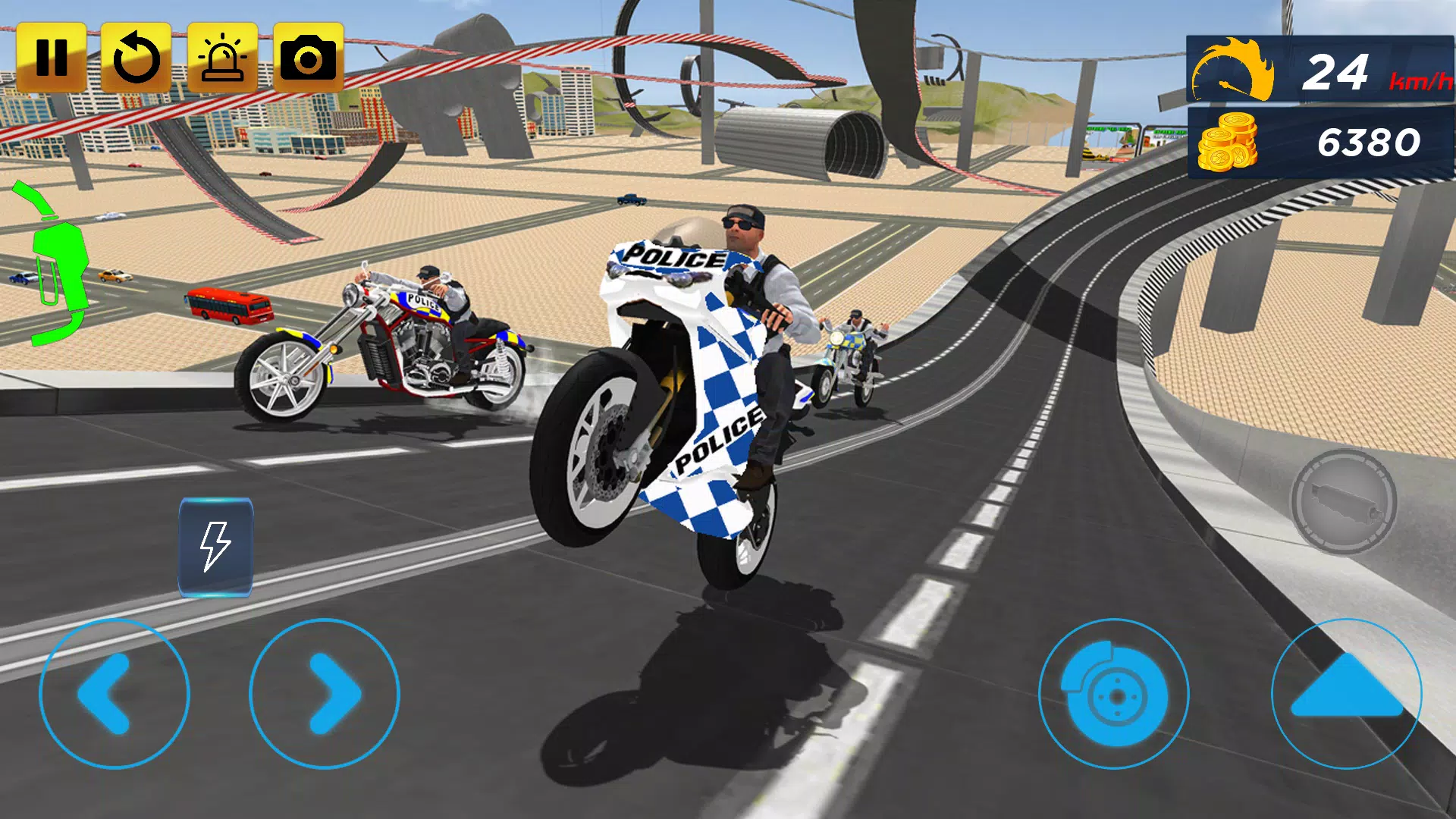Image resolution: width=1456 pixels, height=819 pixels.
Task: Apply the brake disc button
Action: [1112, 693]
